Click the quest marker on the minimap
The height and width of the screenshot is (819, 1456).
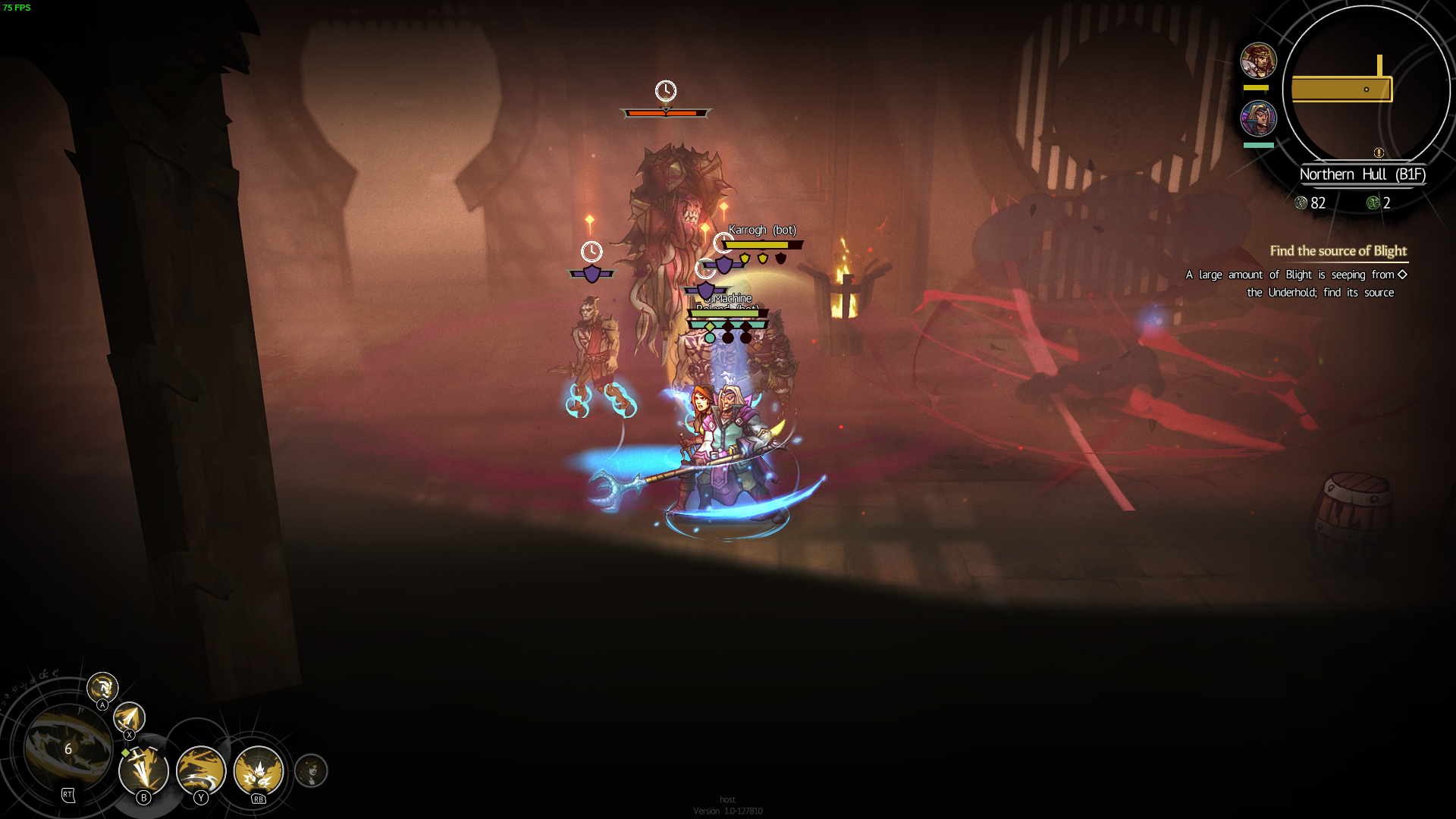tap(1379, 152)
